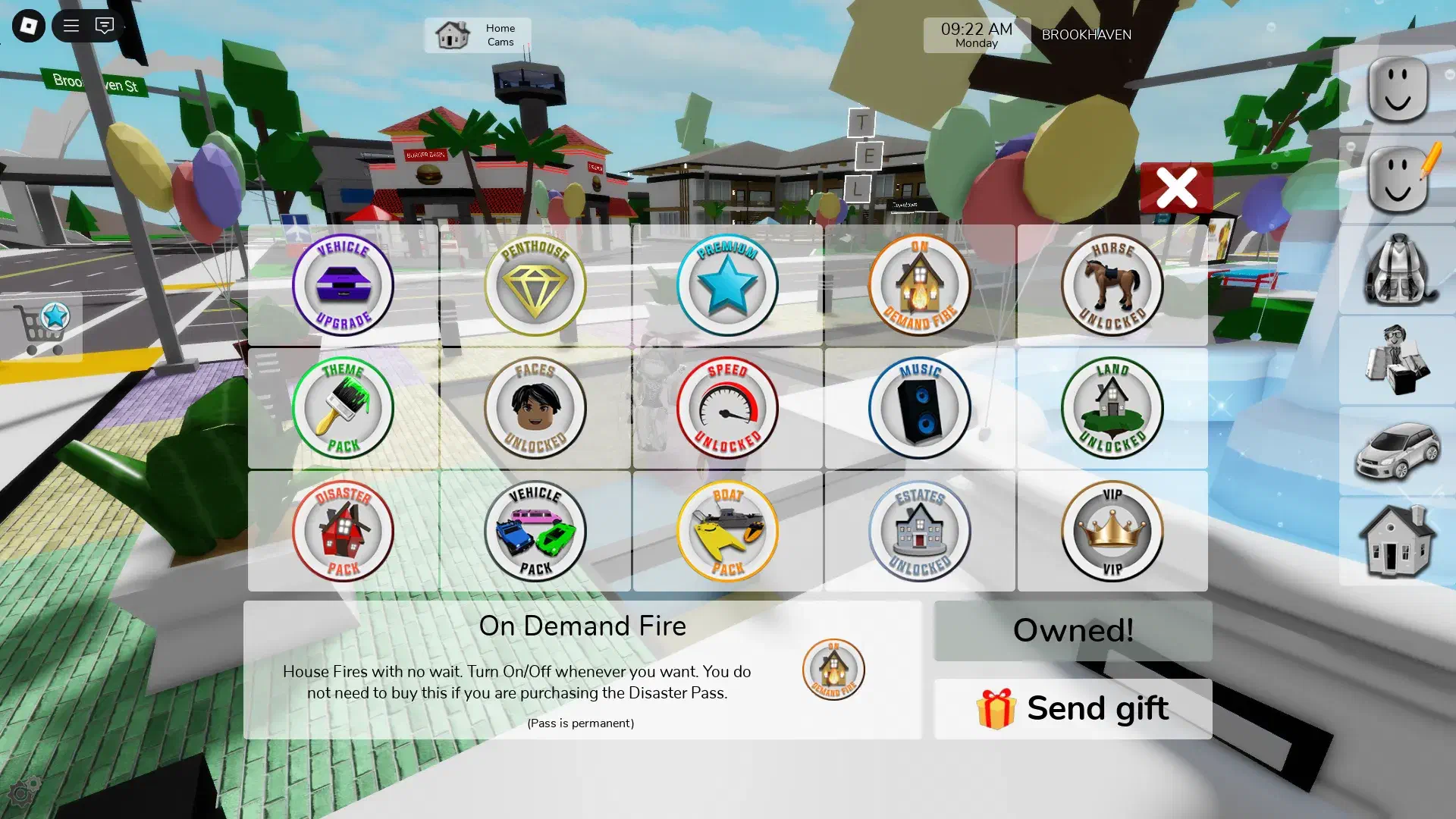The width and height of the screenshot is (1456, 819).
Task: Select the Premium star pass
Action: (728, 284)
